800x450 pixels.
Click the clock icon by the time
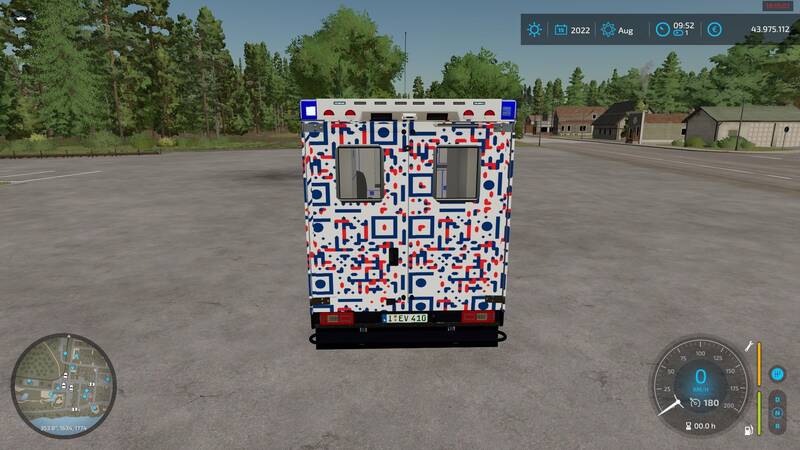[x=662, y=30]
